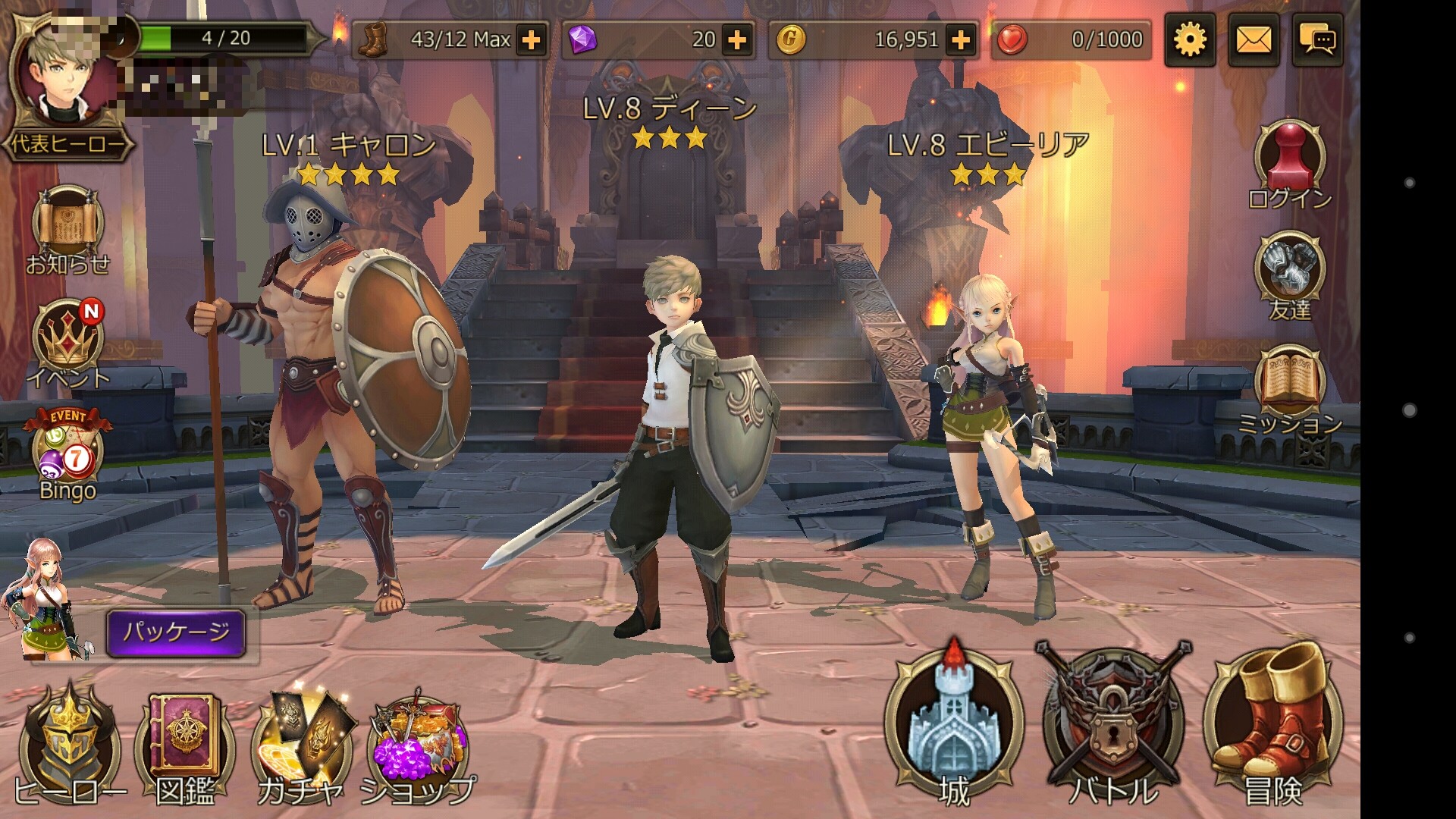1456x819 pixels.
Task: View the イベント crown event icon
Action: click(67, 341)
